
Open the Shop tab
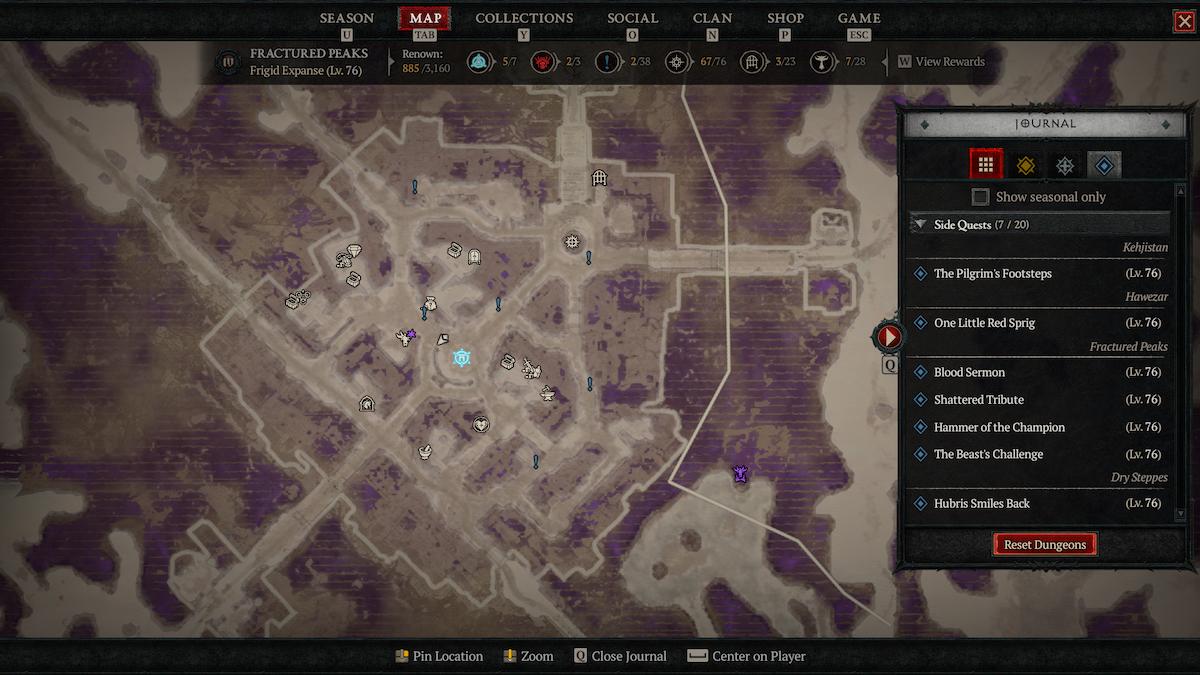785,18
